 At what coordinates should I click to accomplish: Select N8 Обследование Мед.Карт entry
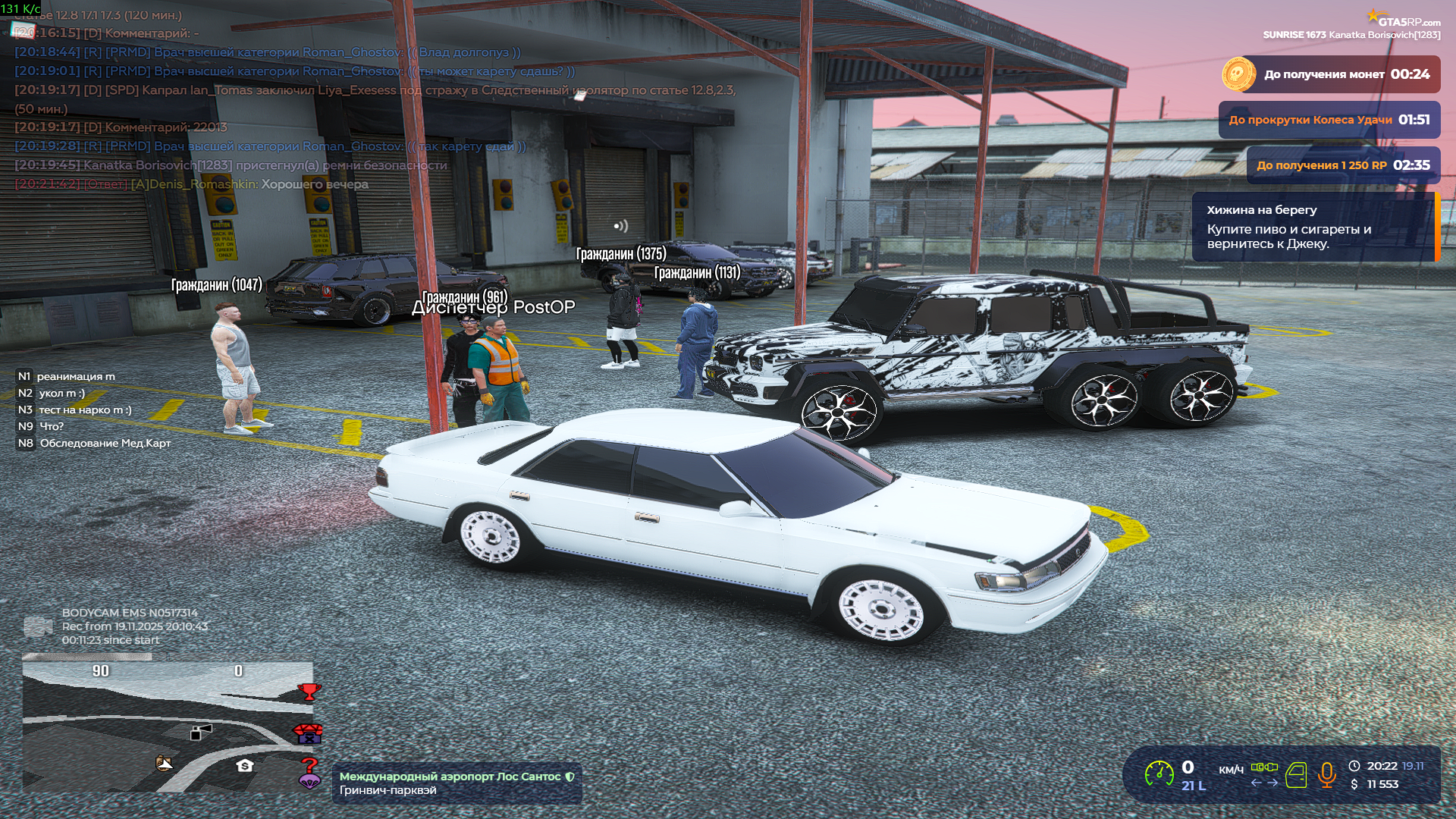[95, 443]
